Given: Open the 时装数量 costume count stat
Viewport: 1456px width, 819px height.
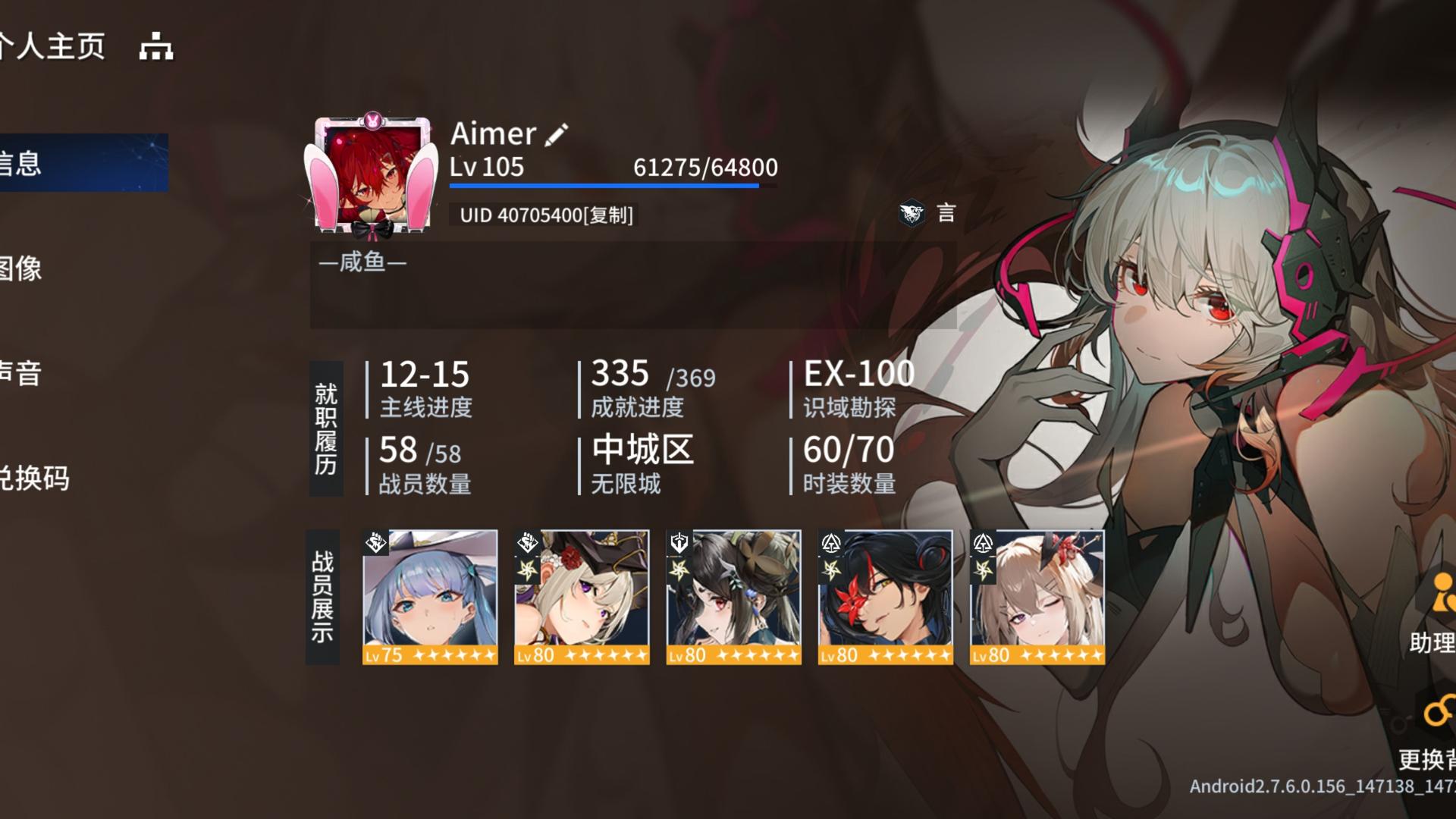Looking at the screenshot, I should point(849,464).
